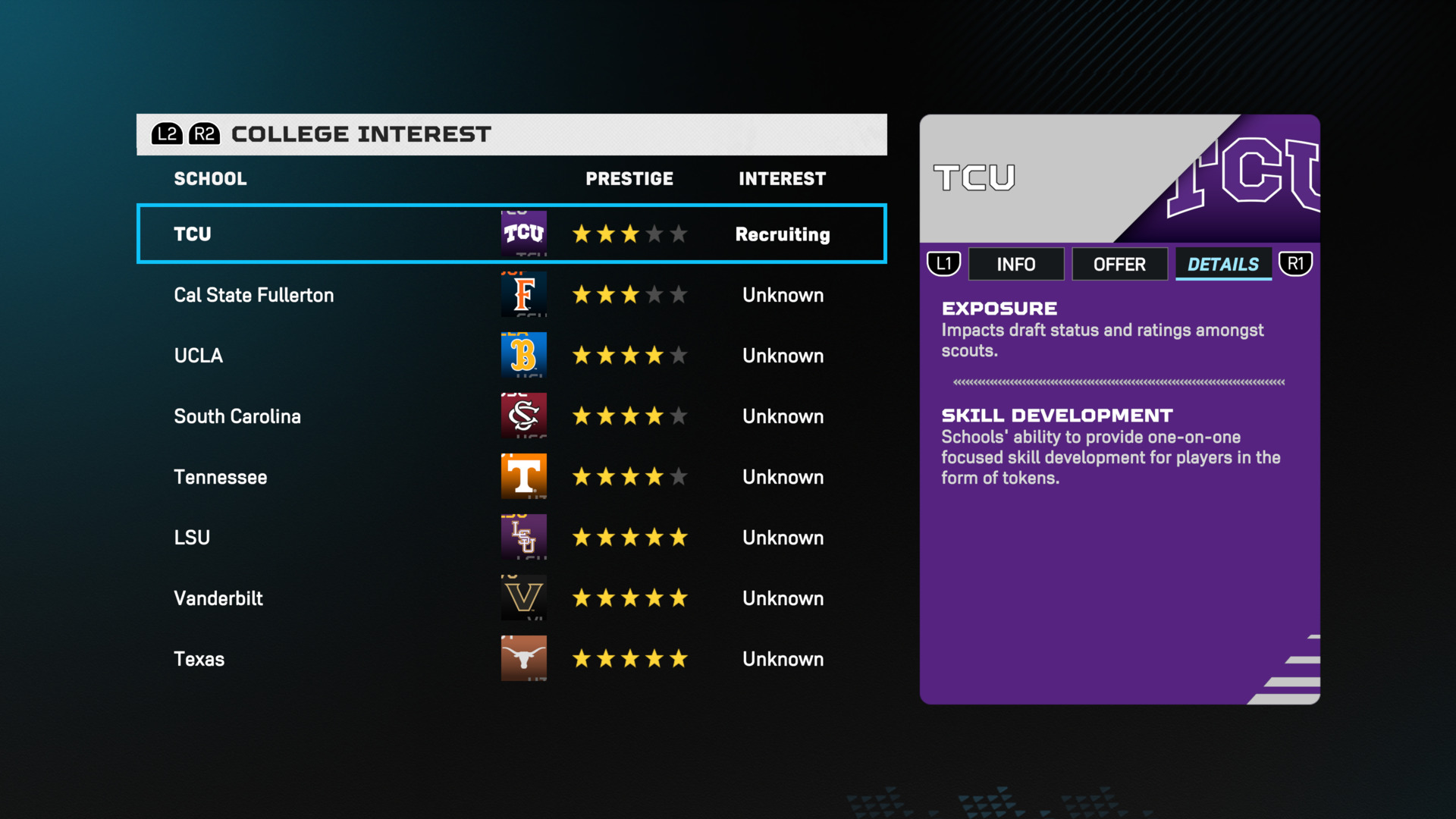Viewport: 1456px width, 819px height.
Task: Select the Texas school row
Action: coord(341,658)
